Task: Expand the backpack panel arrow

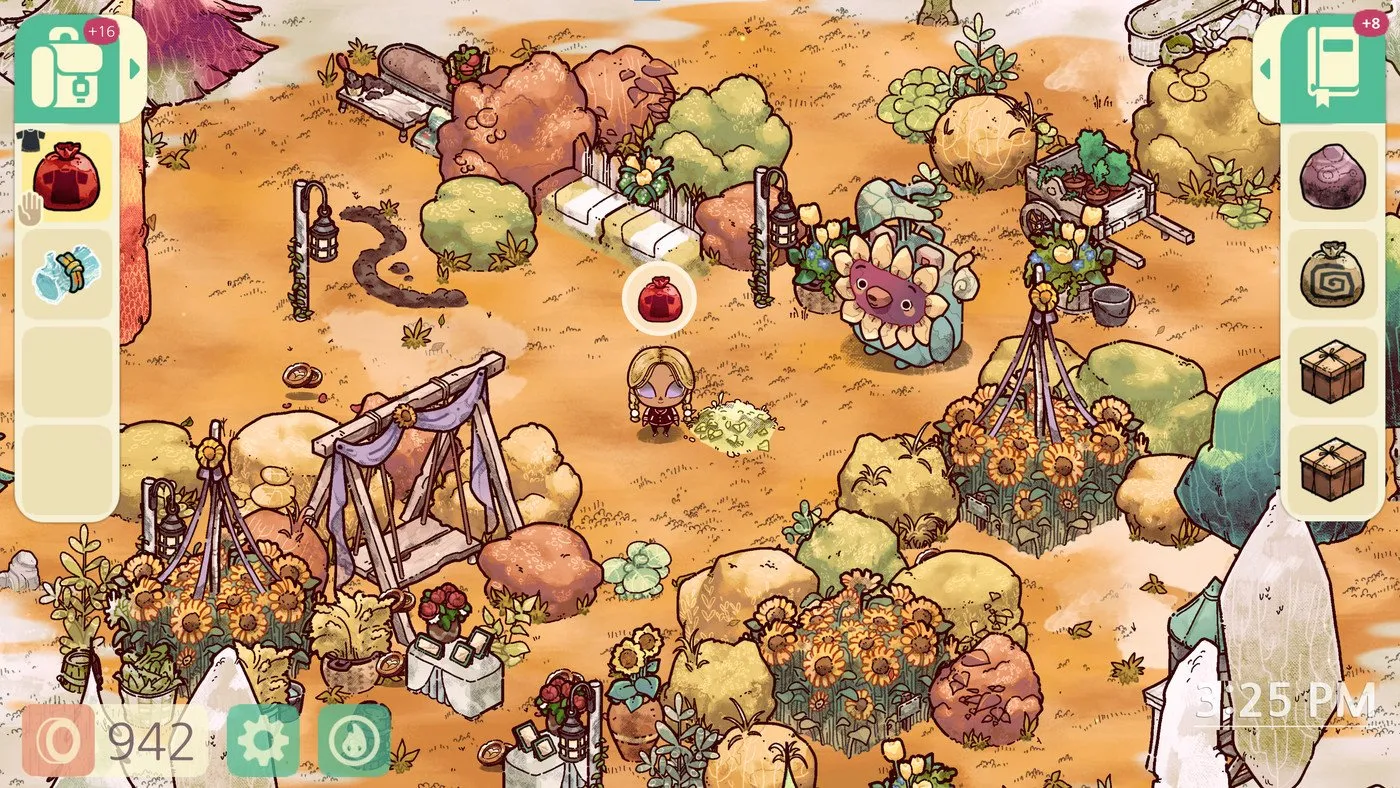Action: [x=134, y=69]
